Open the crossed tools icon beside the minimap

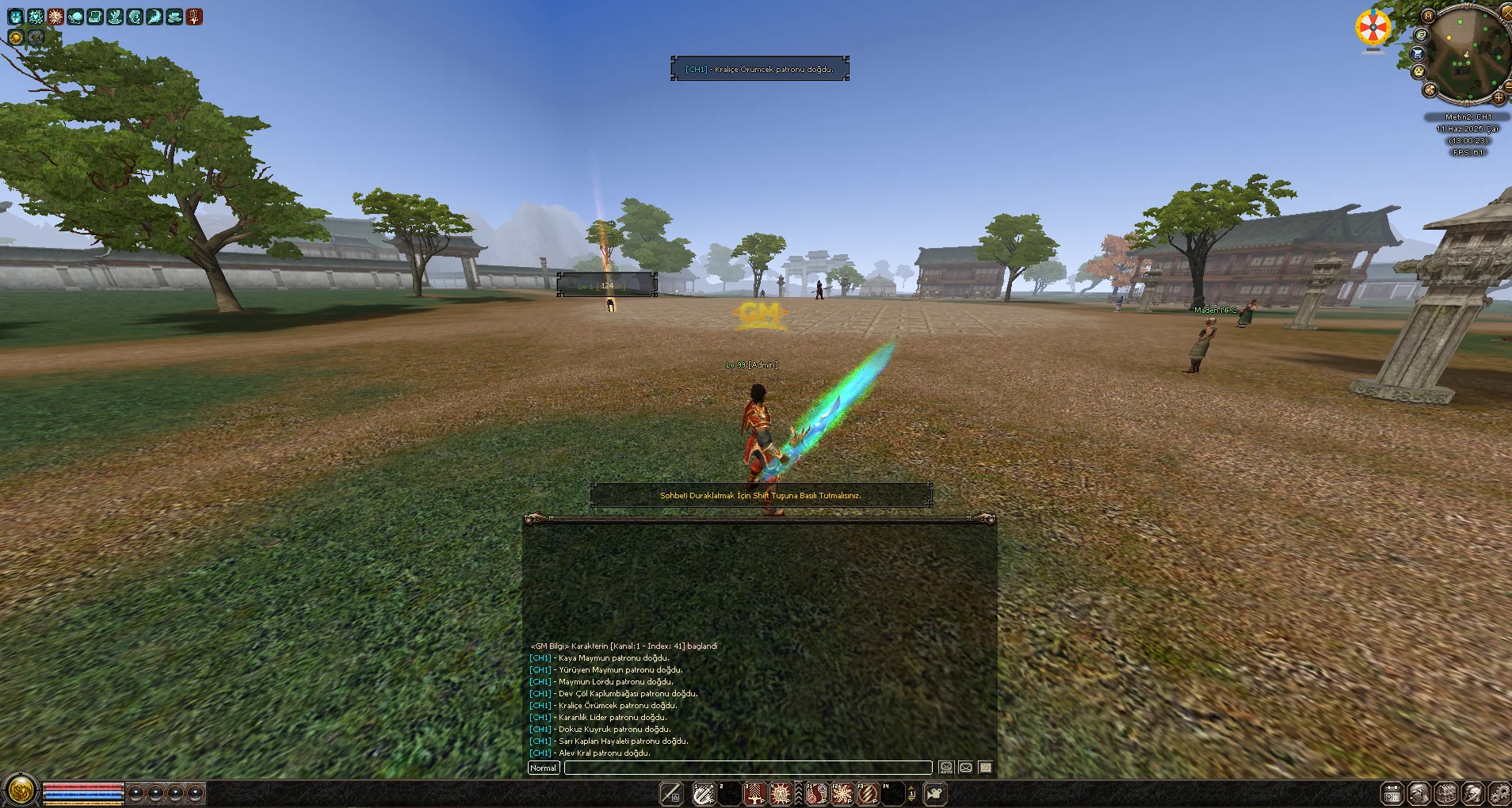coord(1430,90)
